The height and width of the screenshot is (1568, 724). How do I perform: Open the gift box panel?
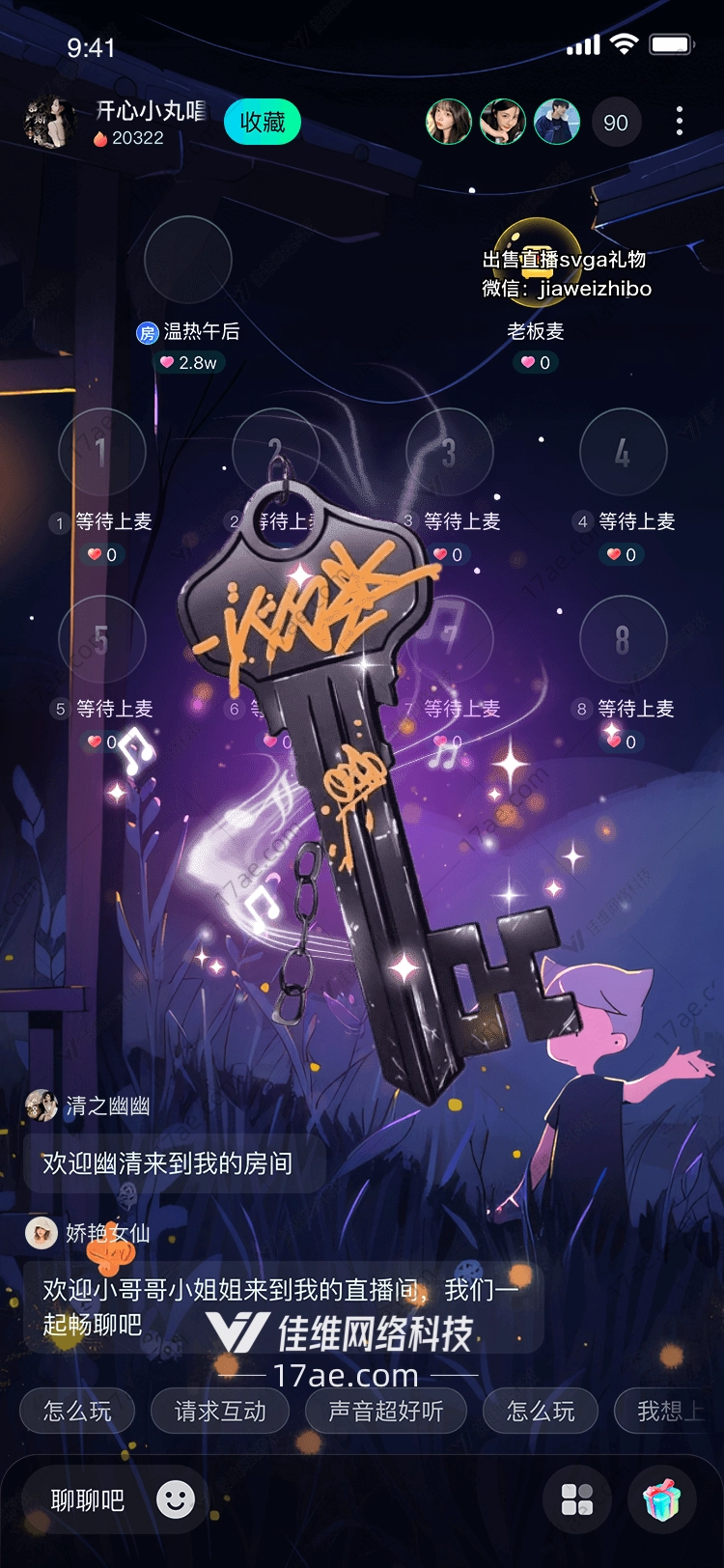662,1499
